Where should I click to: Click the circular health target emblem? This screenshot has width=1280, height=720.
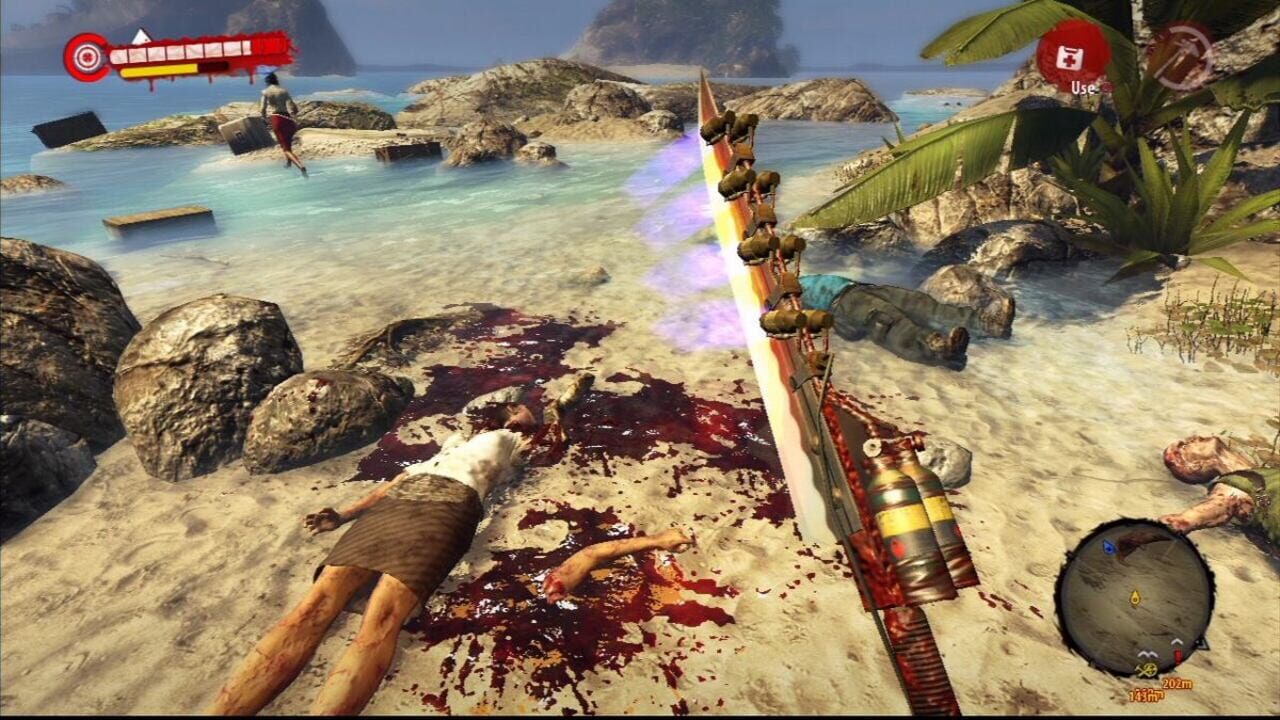[86, 56]
